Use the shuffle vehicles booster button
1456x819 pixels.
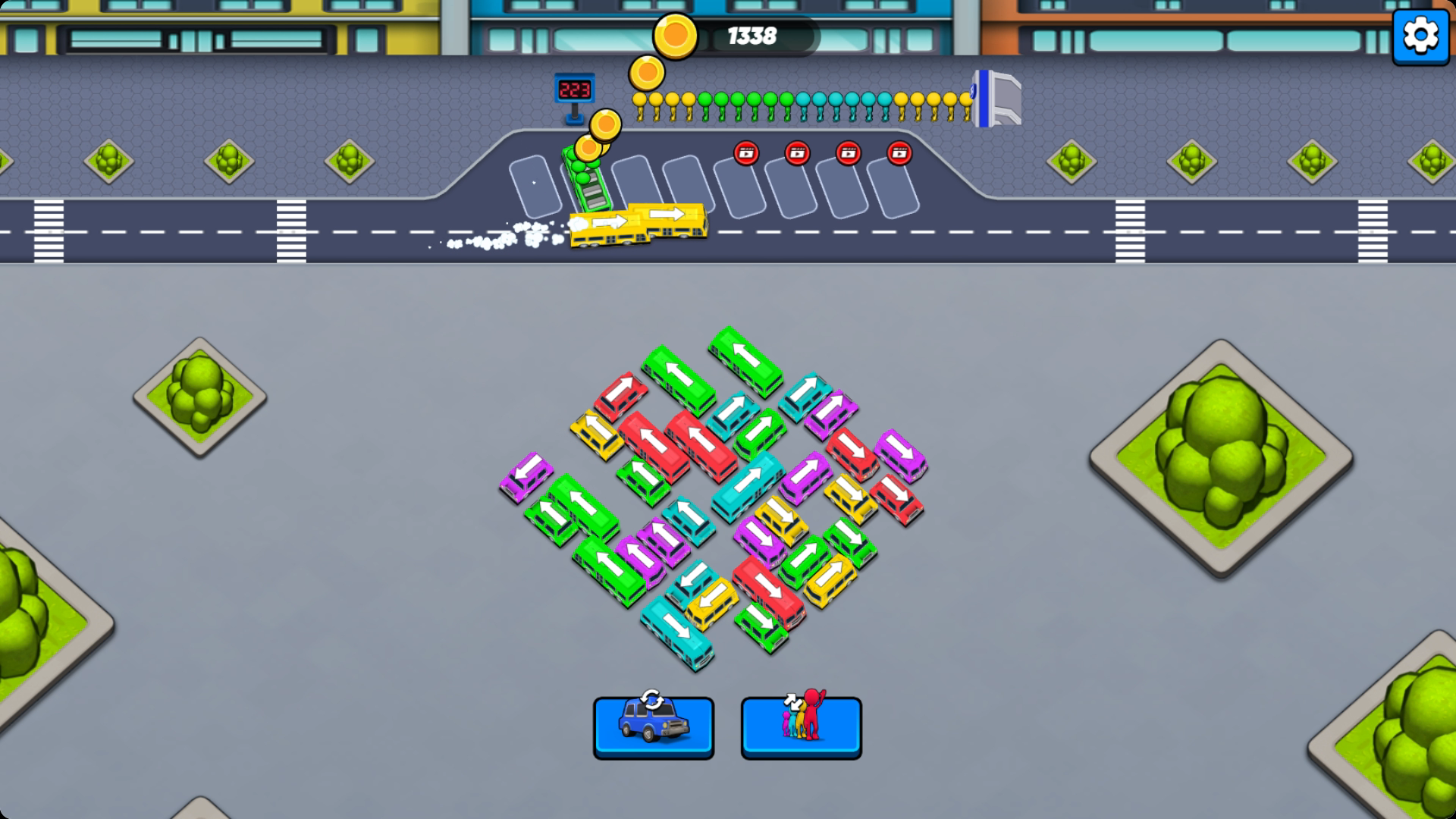pos(653,727)
